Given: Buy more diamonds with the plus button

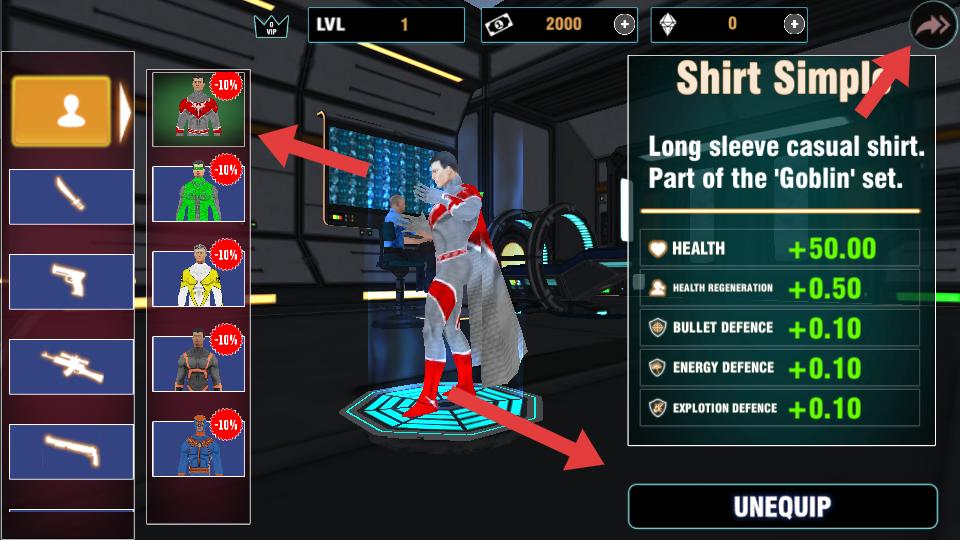Looking at the screenshot, I should [x=794, y=25].
